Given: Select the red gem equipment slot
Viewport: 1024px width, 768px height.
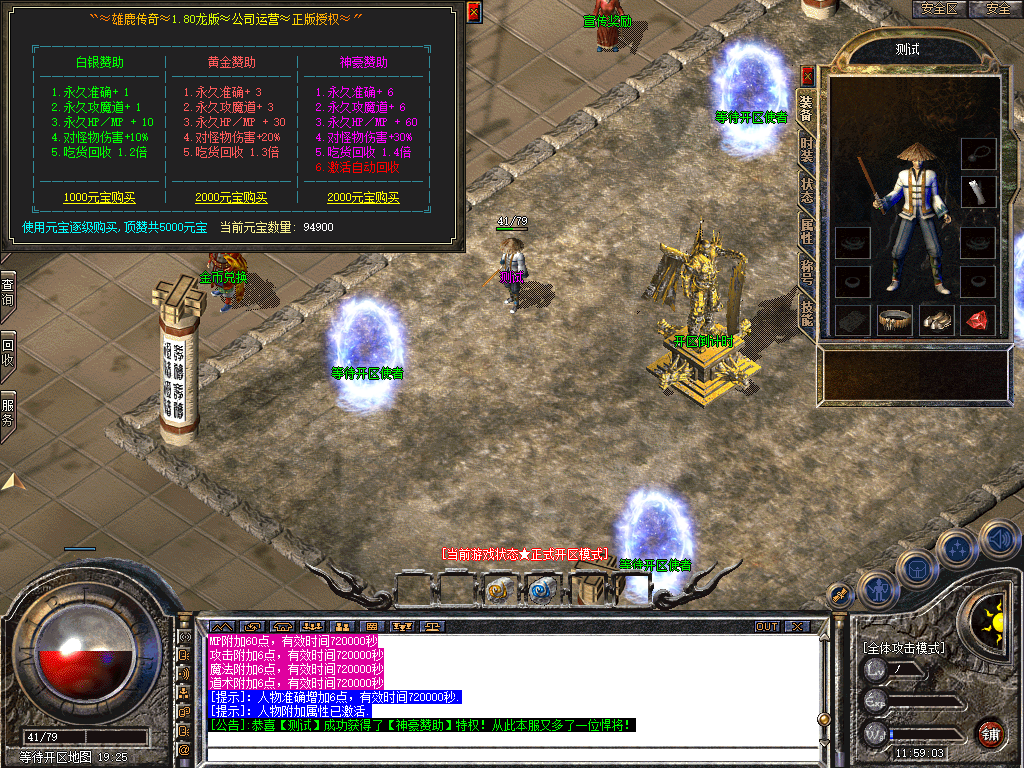Looking at the screenshot, I should tap(978, 320).
